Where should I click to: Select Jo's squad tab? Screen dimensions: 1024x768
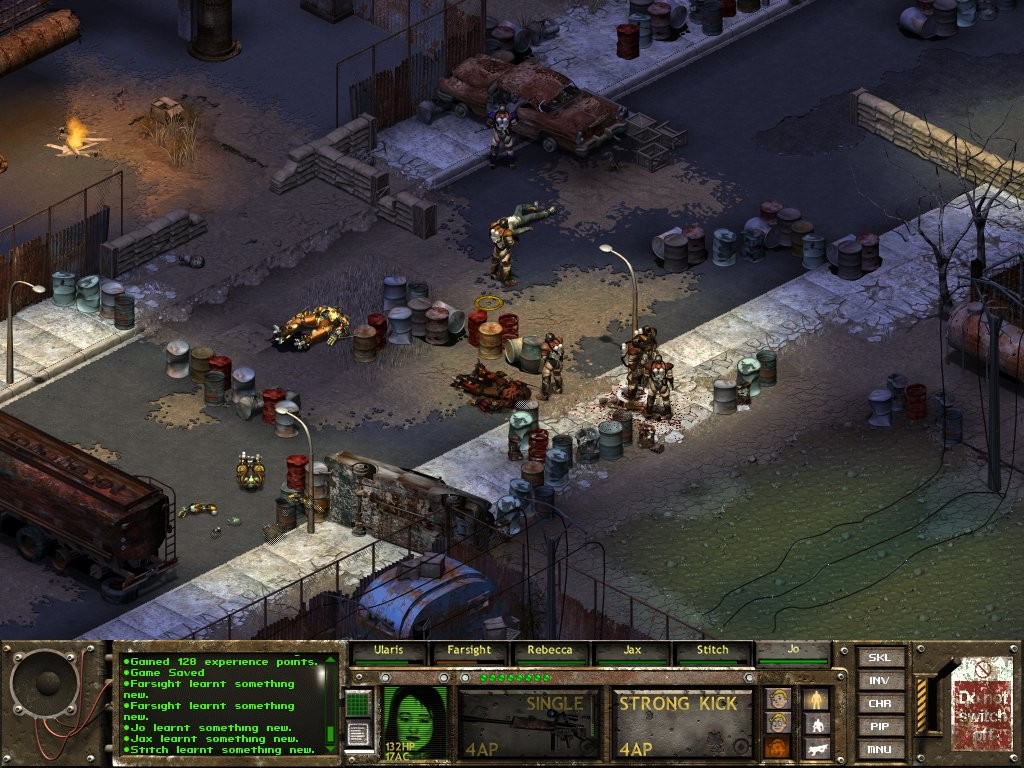tap(794, 650)
